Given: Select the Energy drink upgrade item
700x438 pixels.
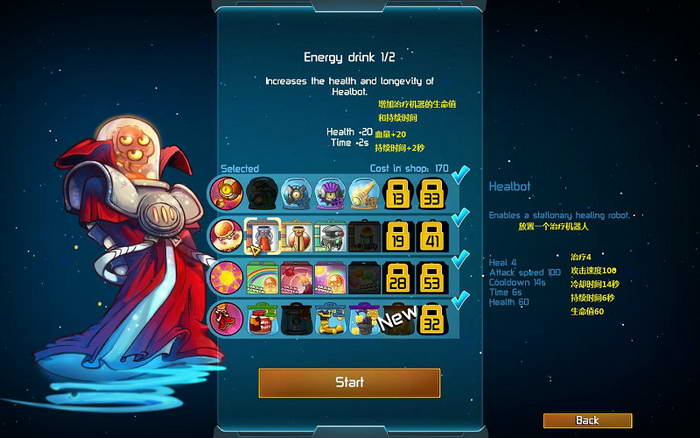Looking at the screenshot, I should pos(262,234).
